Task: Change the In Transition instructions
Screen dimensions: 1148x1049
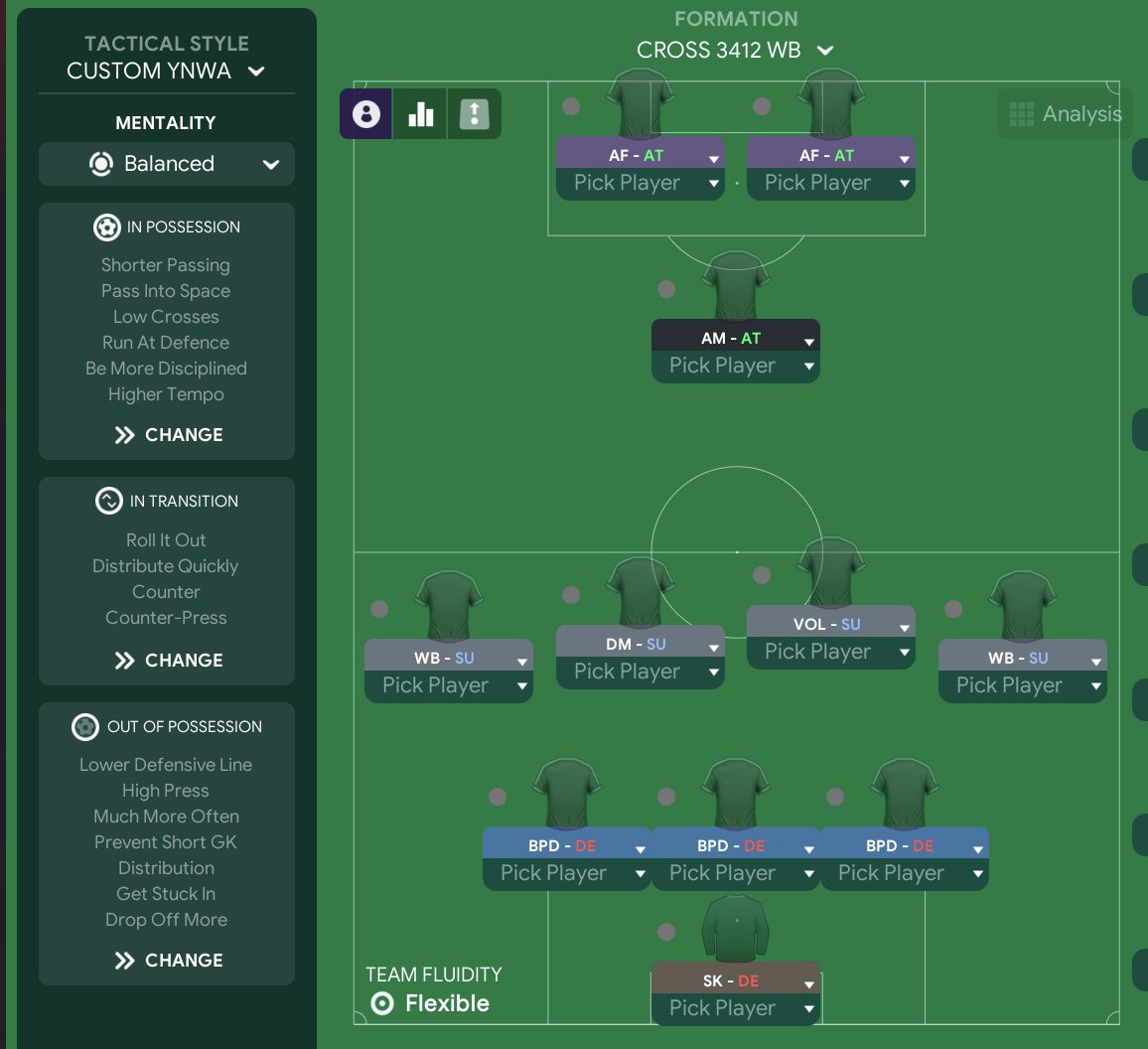Action: point(167,661)
